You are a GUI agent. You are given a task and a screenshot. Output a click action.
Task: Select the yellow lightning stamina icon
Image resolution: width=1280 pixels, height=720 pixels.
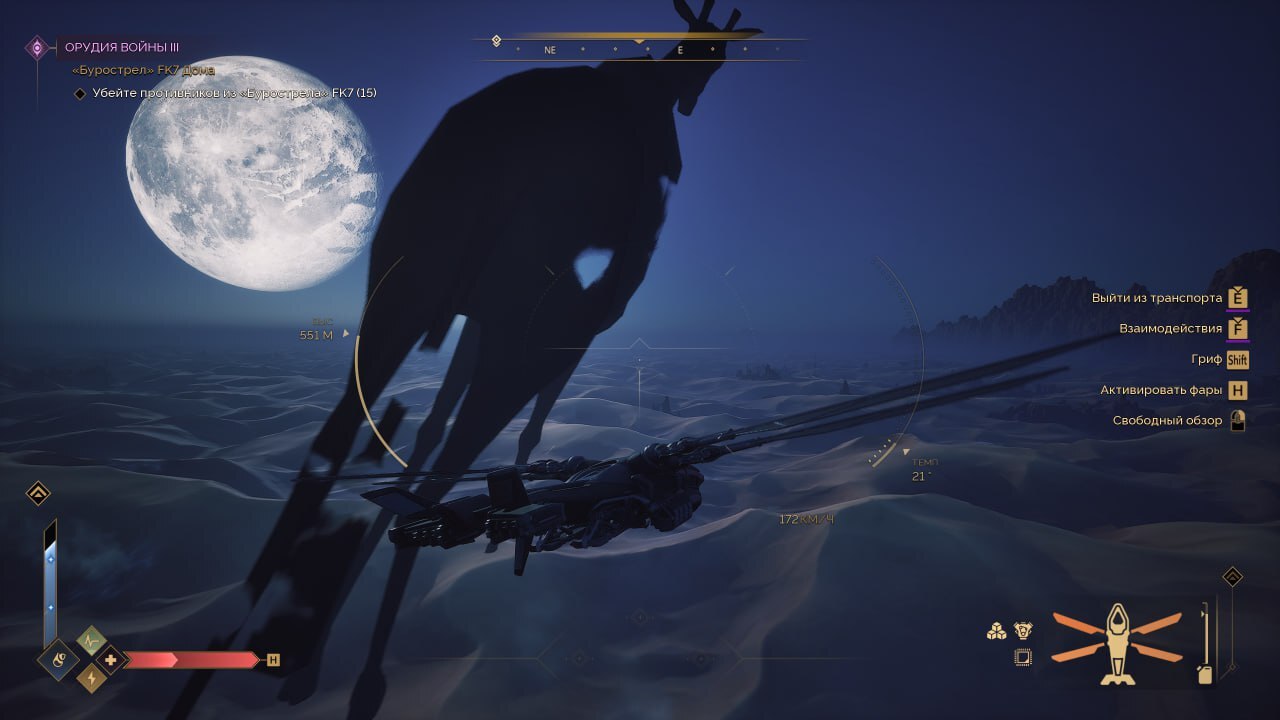point(92,679)
